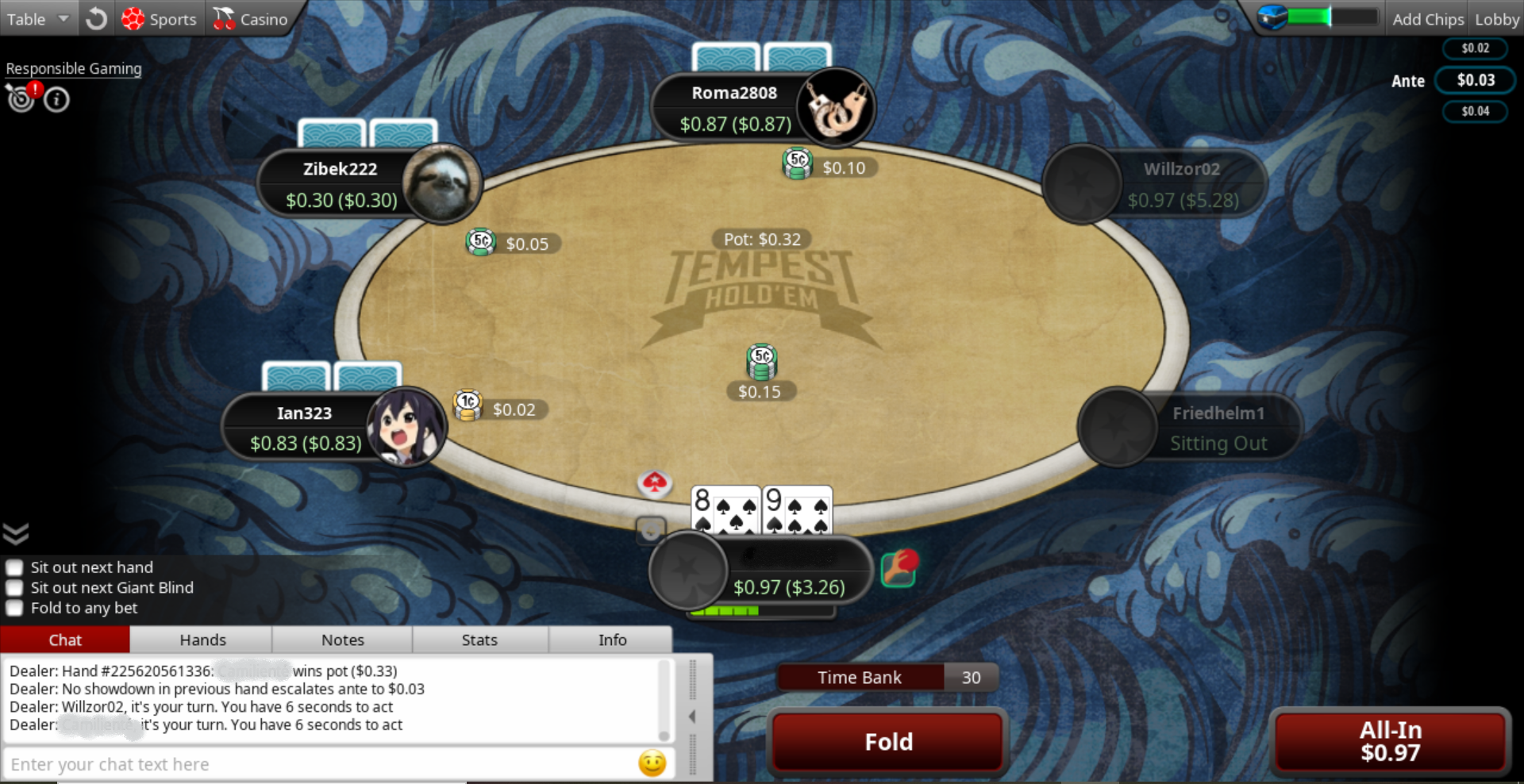Go All-In for $0.97

tap(1390, 742)
